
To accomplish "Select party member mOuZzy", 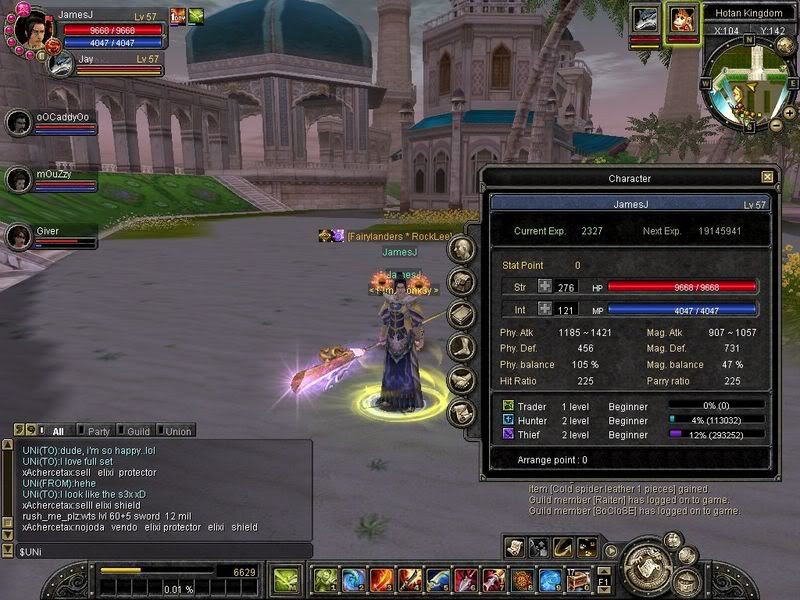I will point(18,179).
